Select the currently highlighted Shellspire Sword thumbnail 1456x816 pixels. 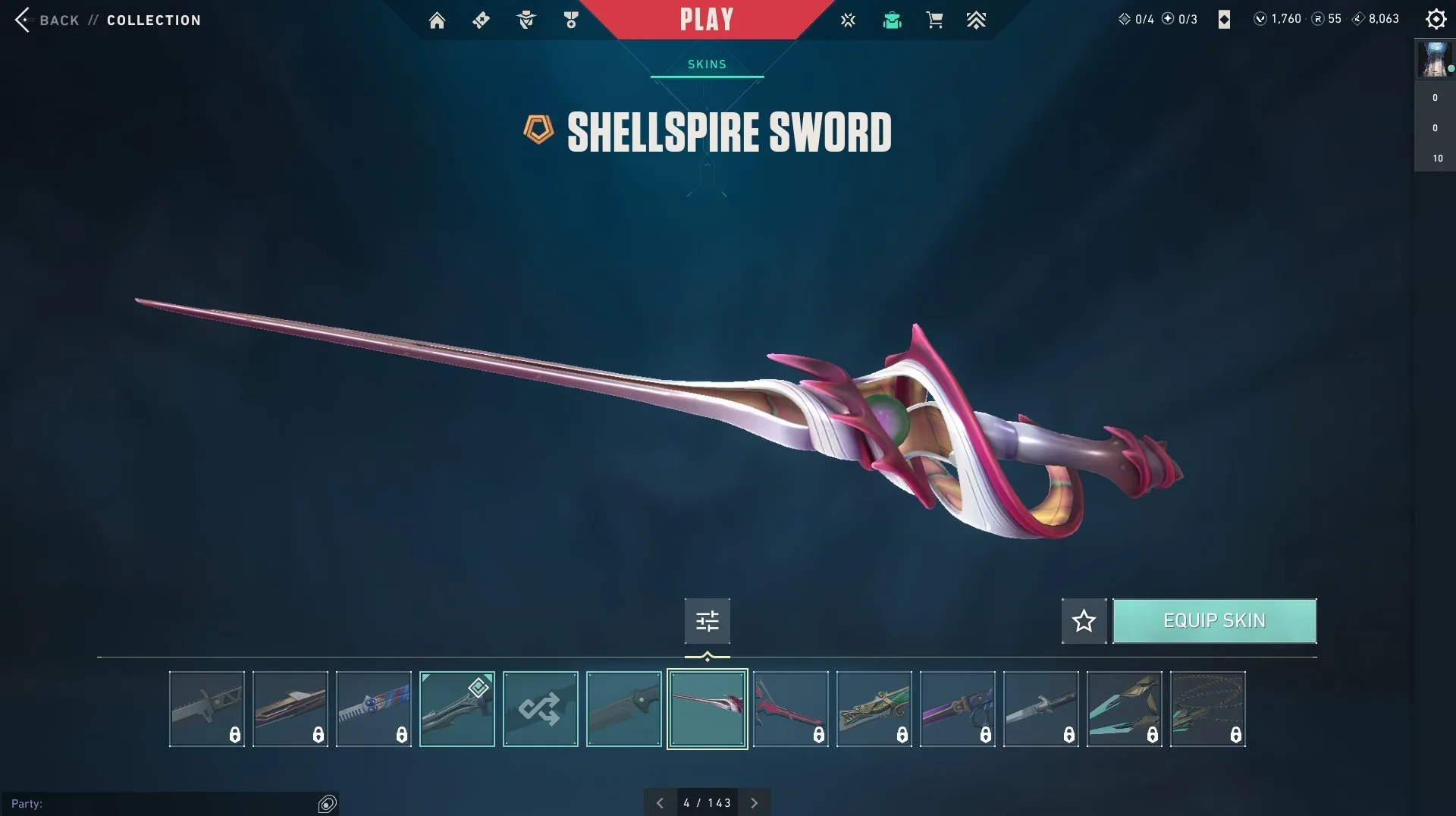(707, 708)
